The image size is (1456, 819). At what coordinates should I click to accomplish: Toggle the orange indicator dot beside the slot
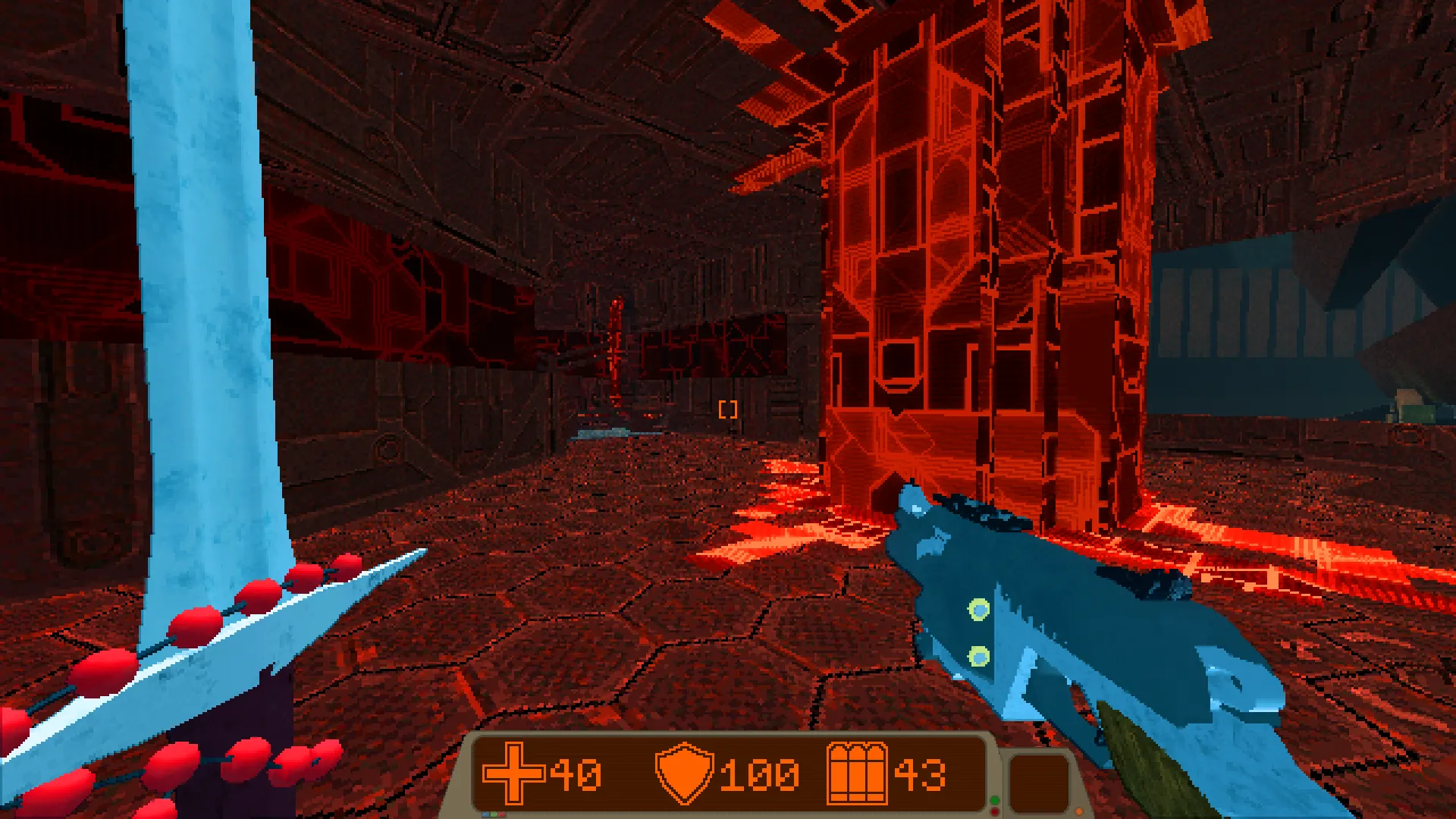1079,811
